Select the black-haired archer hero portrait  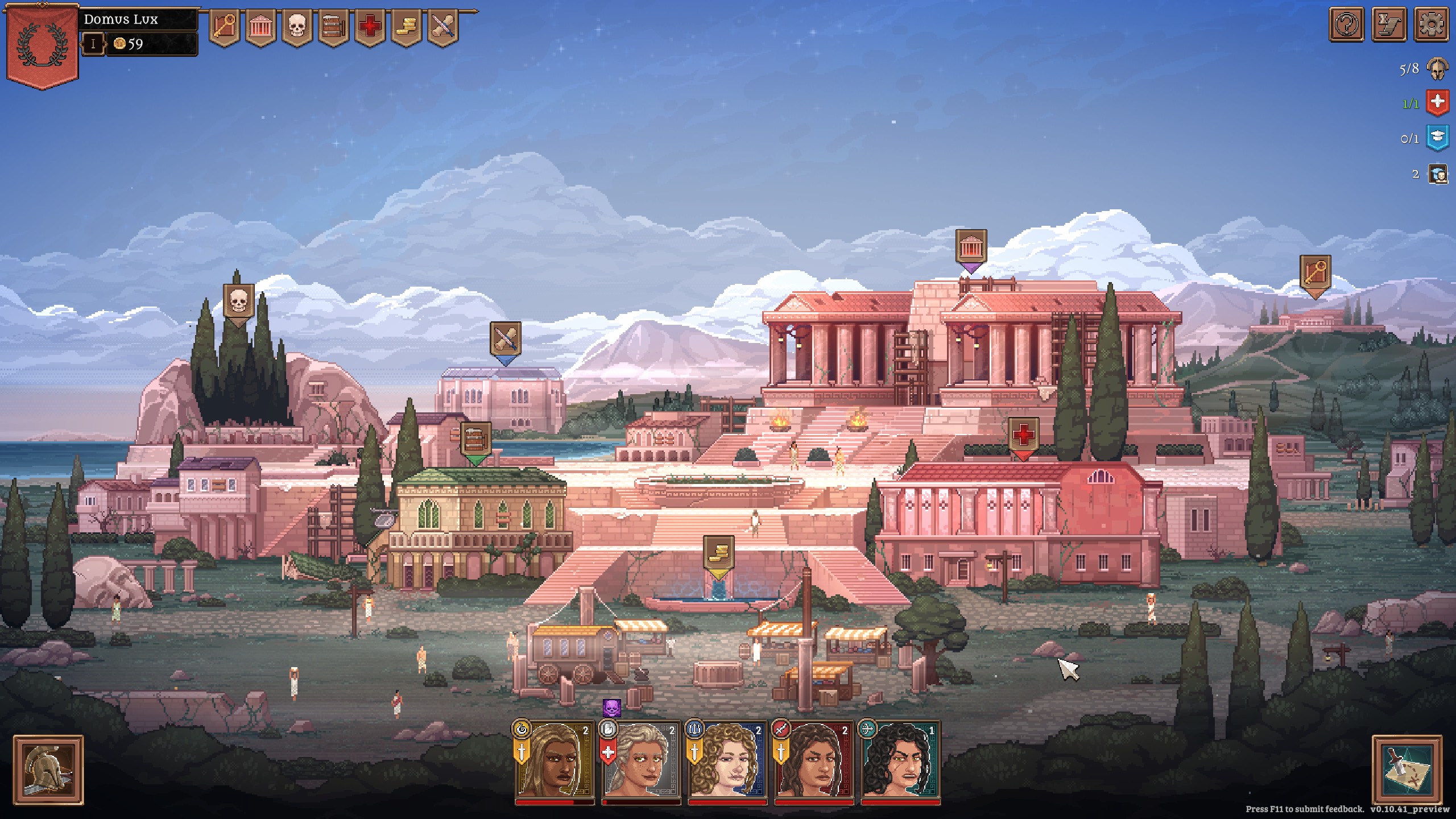900,761
